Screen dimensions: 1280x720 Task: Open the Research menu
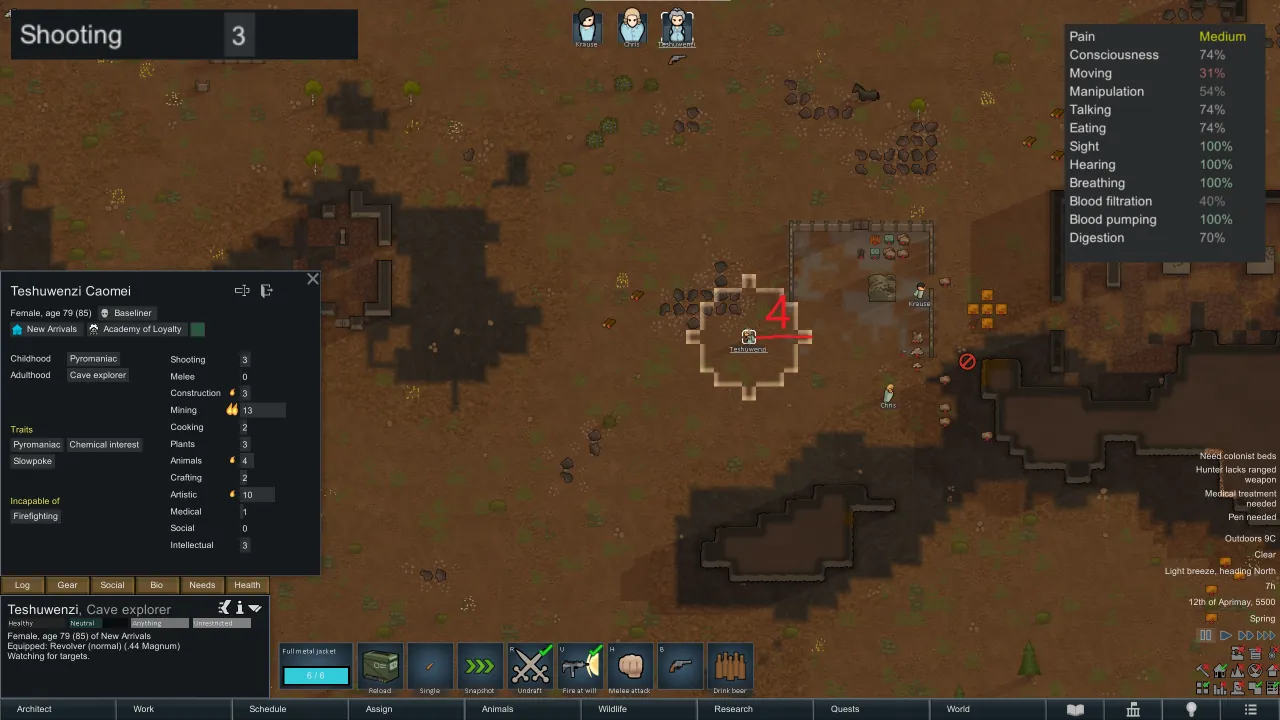pos(733,709)
